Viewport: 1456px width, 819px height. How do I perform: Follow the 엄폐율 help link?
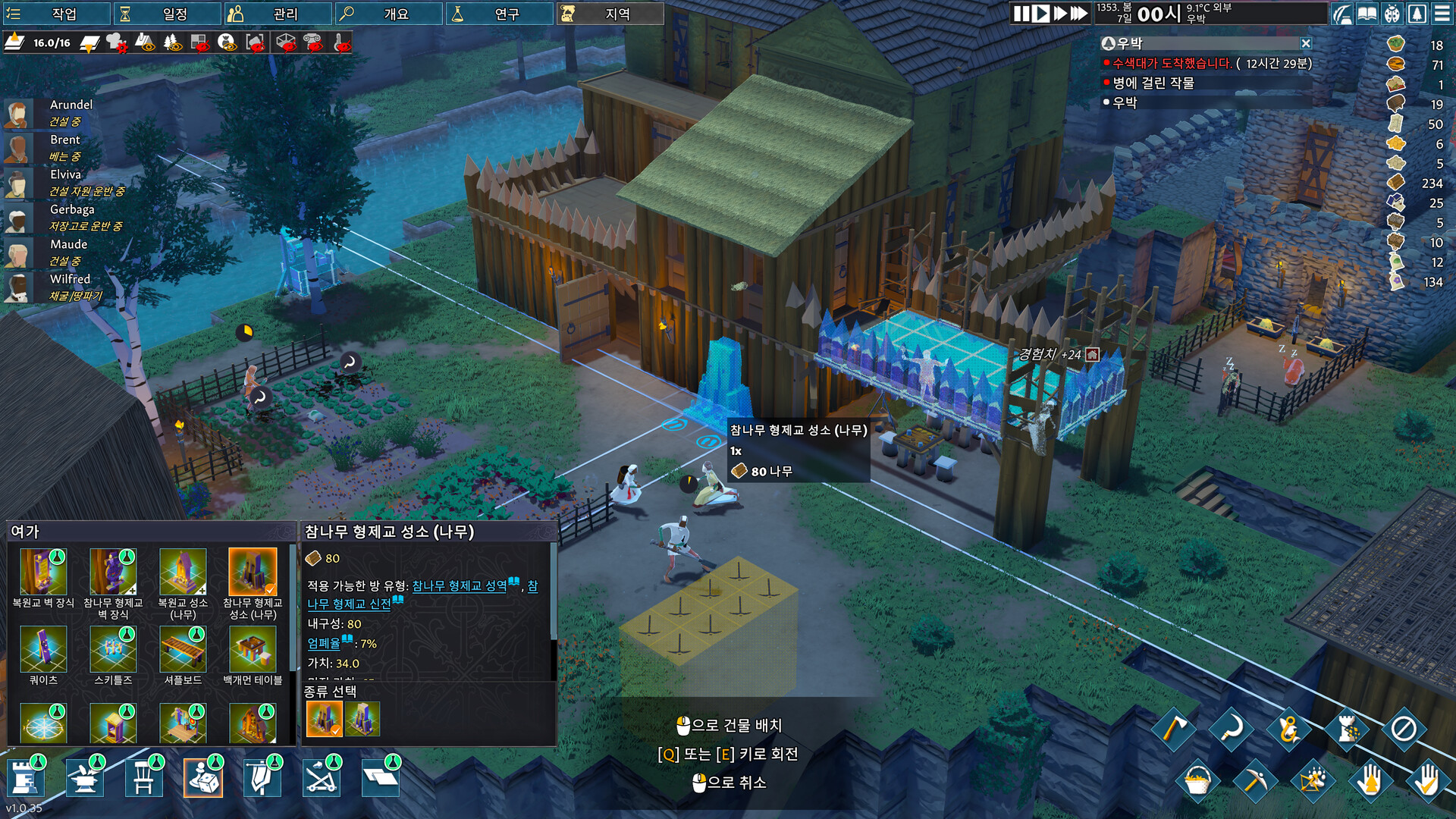click(324, 644)
